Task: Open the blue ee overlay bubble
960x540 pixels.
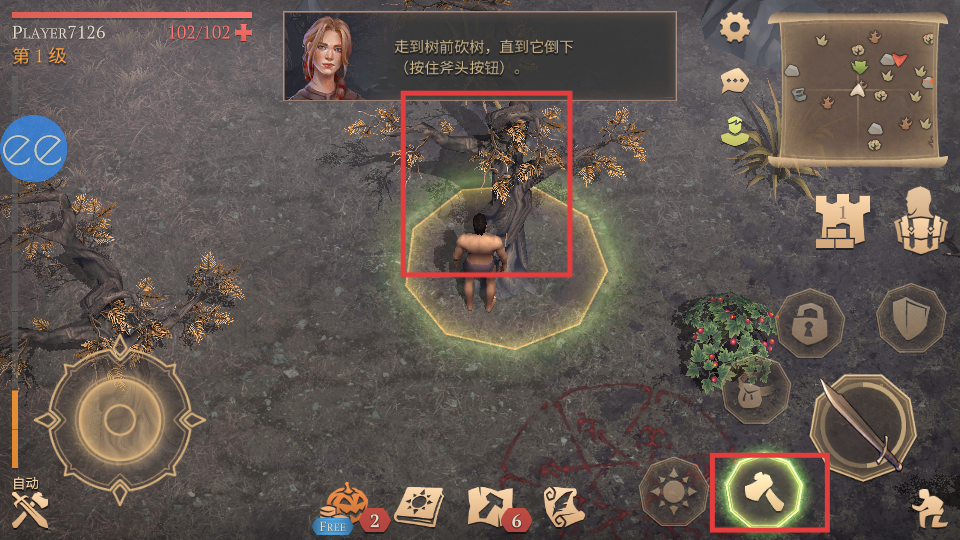Action: point(34,150)
